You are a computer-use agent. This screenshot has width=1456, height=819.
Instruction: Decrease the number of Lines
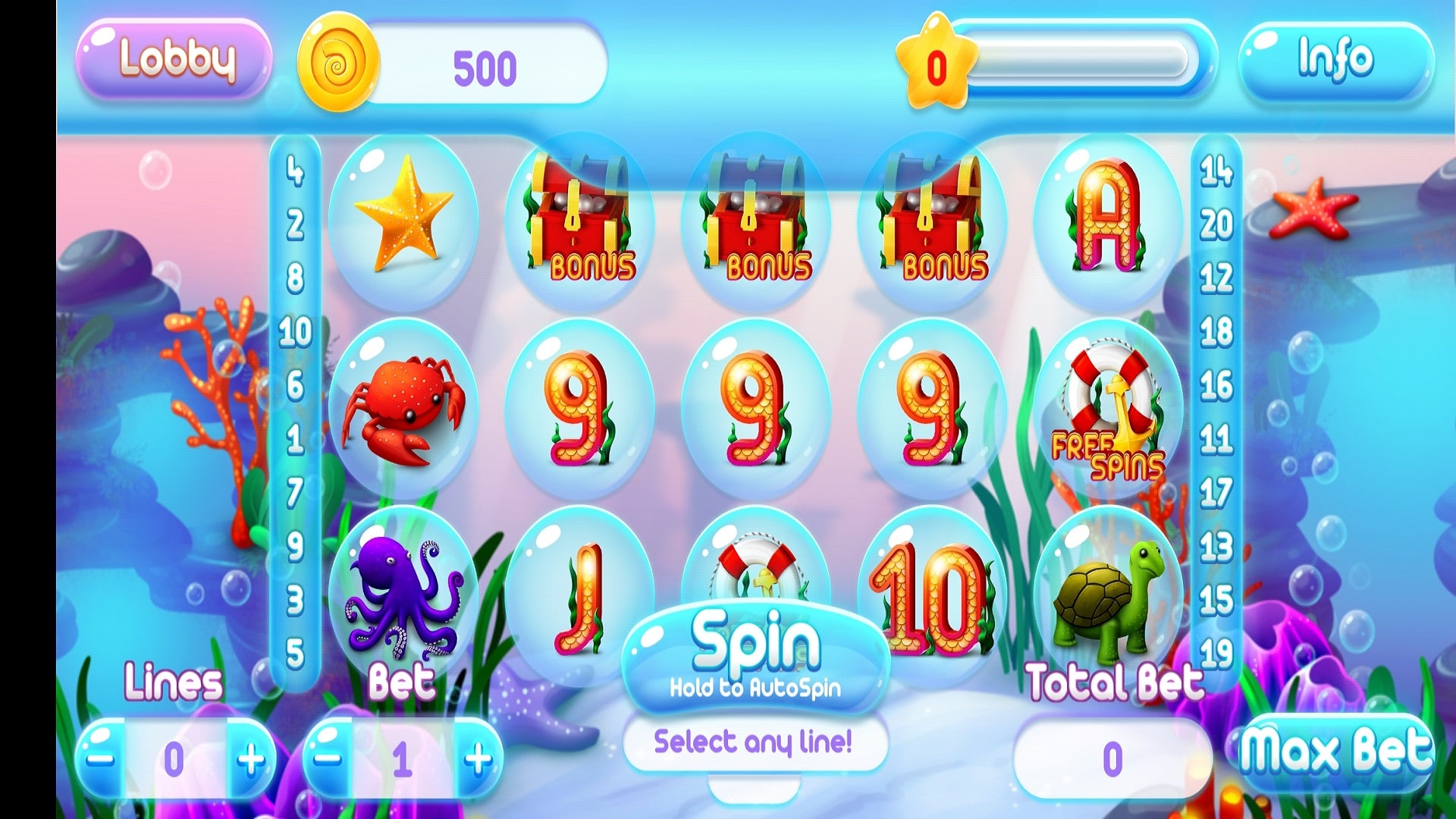point(101,758)
